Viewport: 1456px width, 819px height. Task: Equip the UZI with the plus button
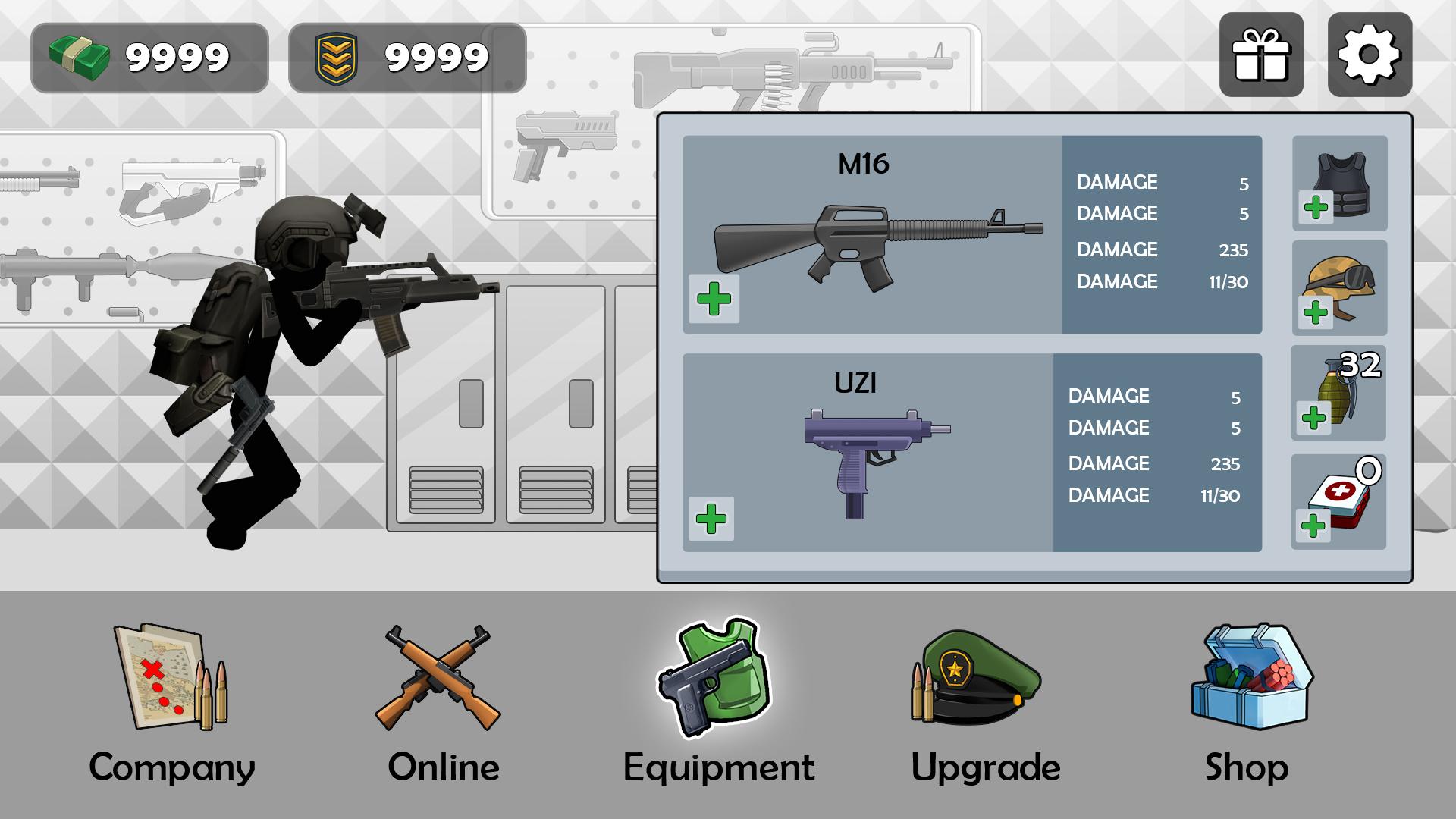pos(710,520)
